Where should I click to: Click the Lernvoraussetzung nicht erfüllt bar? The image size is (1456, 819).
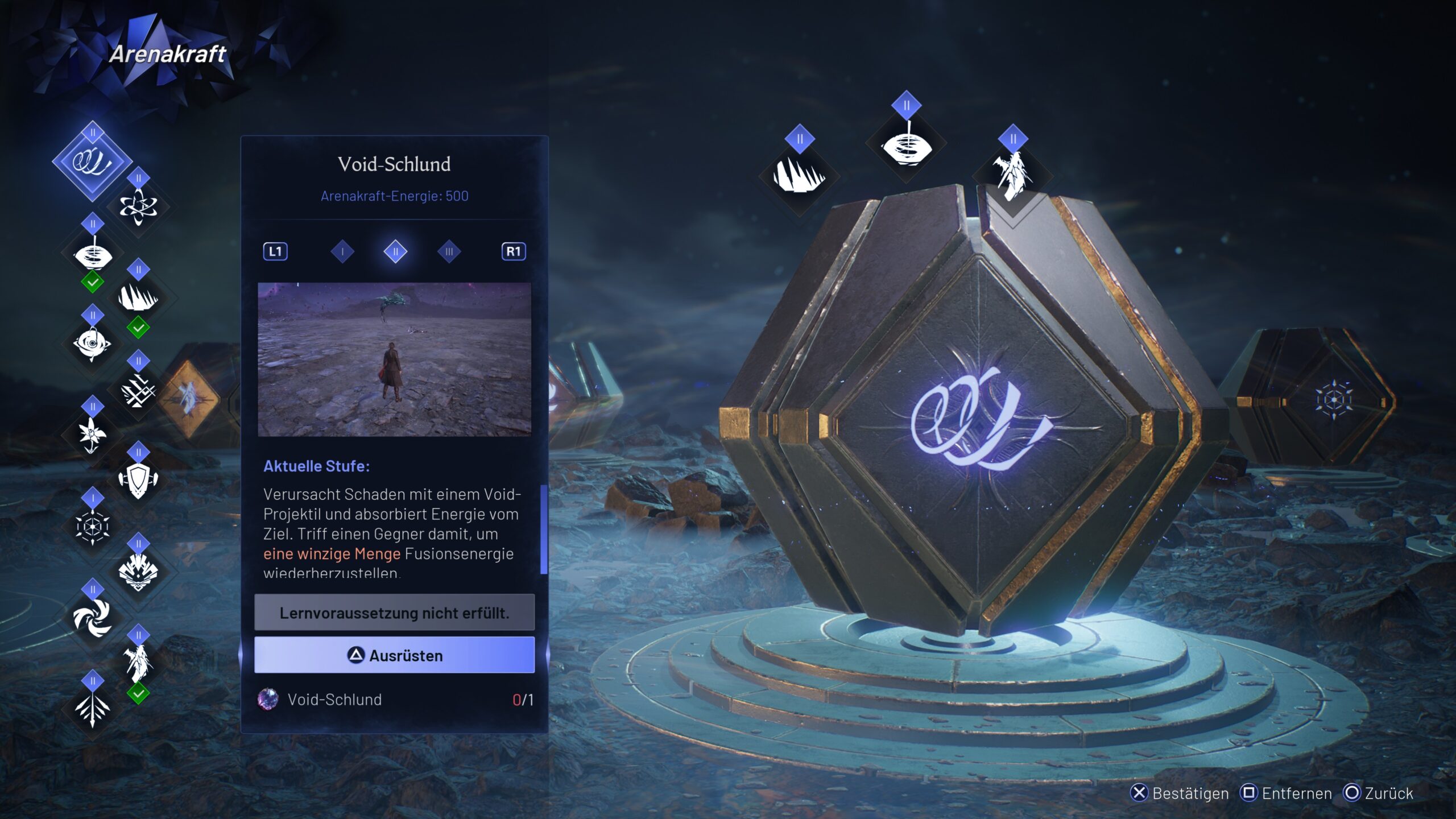coord(394,613)
